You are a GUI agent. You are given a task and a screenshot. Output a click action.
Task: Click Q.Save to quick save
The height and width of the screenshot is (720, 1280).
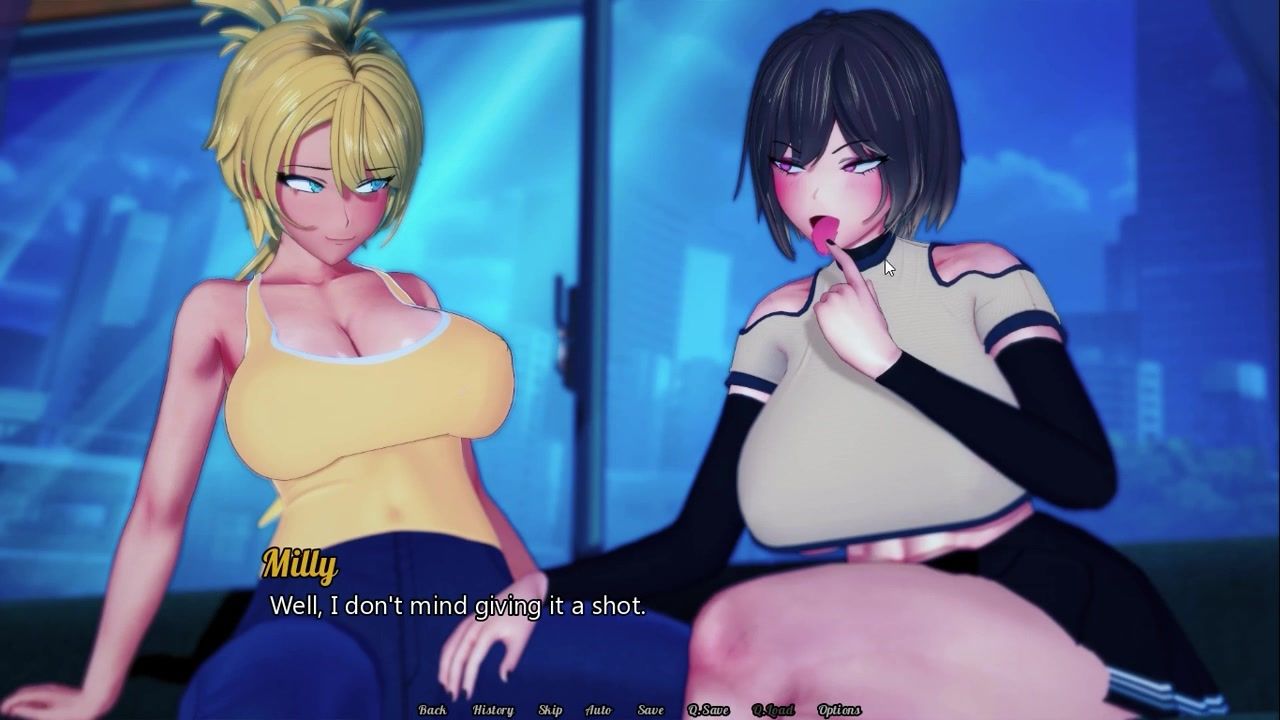pyautogui.click(x=708, y=710)
